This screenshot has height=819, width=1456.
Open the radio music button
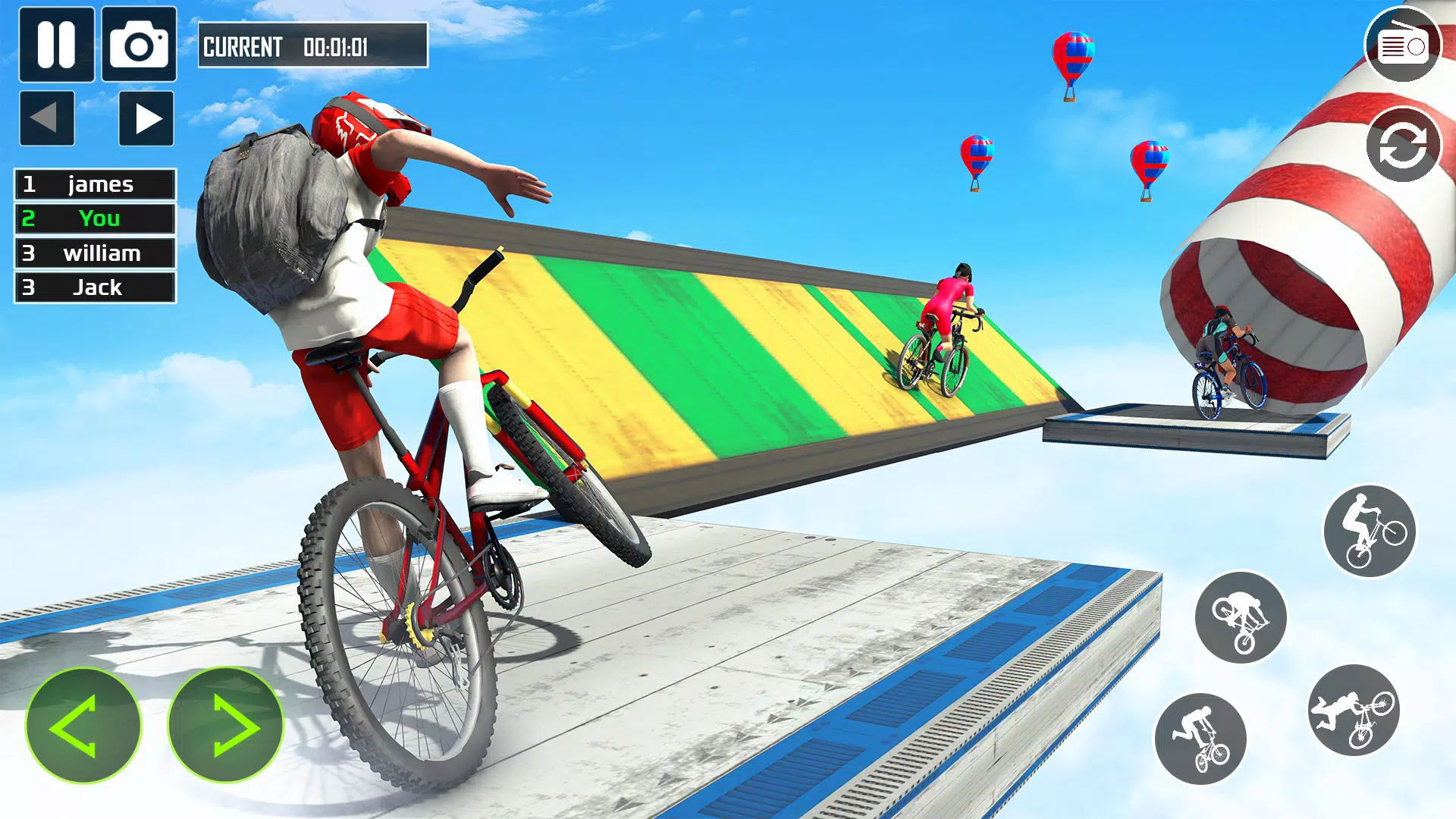1402,45
